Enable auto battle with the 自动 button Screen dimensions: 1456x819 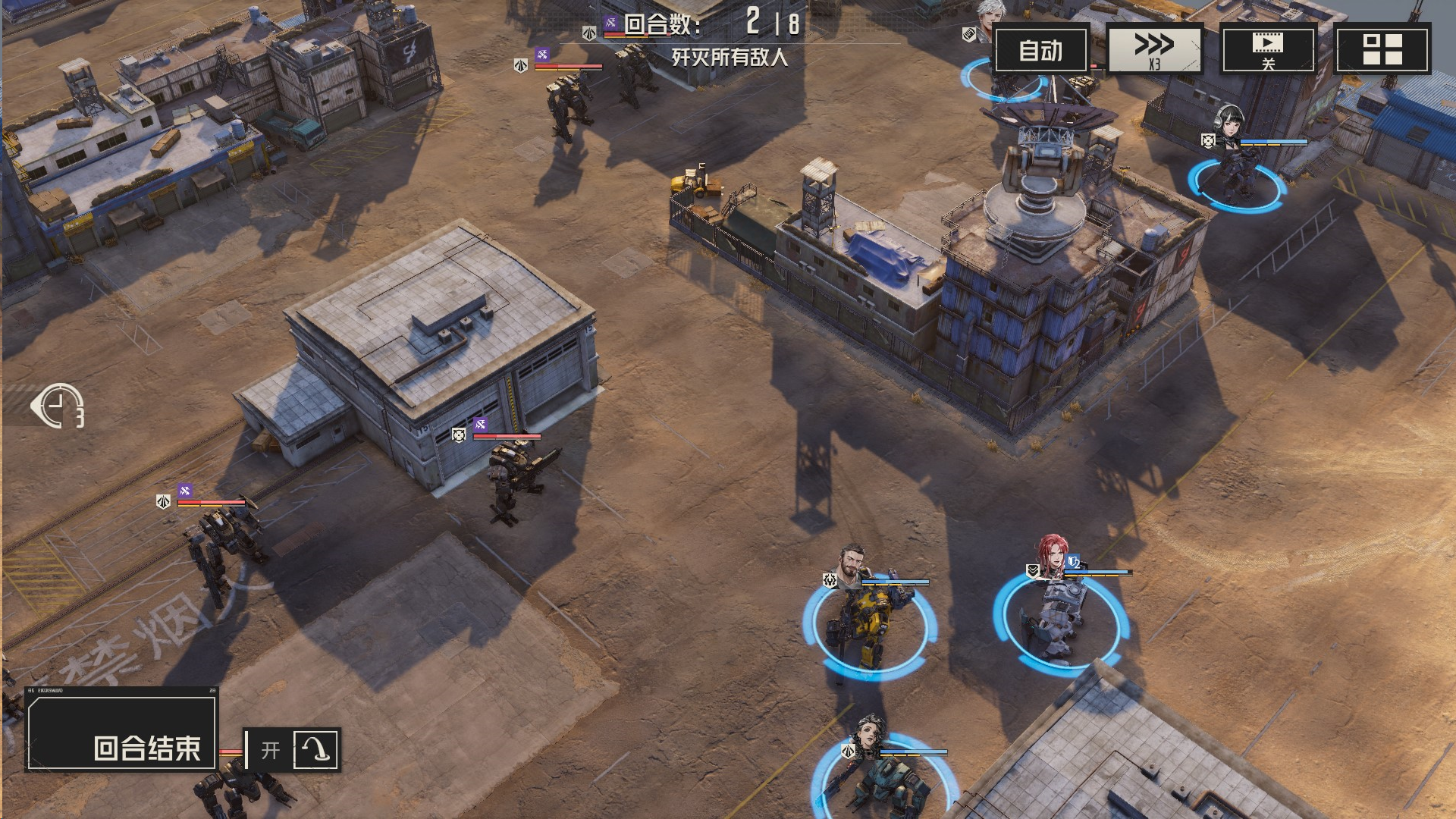(x=1040, y=50)
